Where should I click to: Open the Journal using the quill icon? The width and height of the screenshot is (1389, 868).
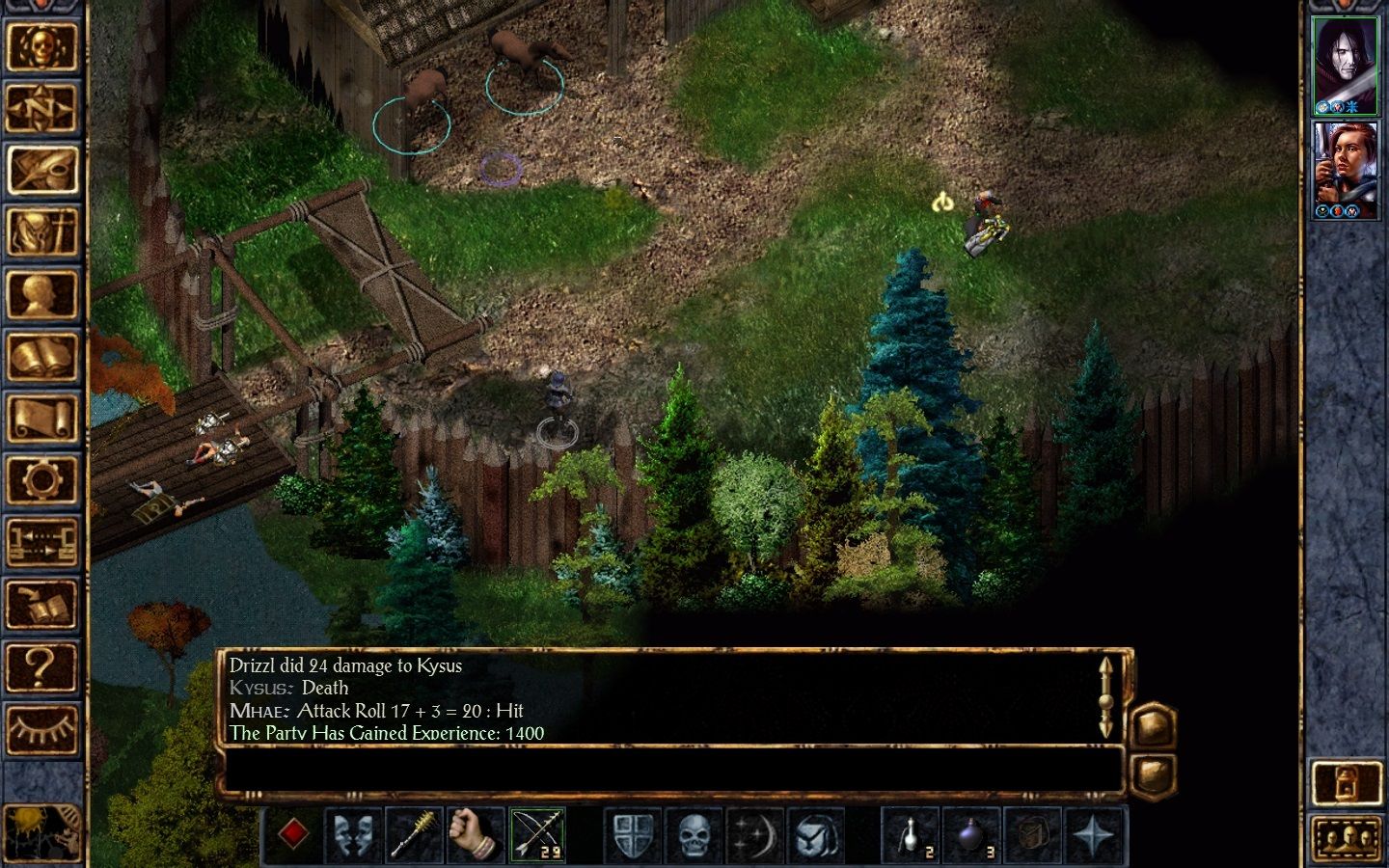click(42, 172)
